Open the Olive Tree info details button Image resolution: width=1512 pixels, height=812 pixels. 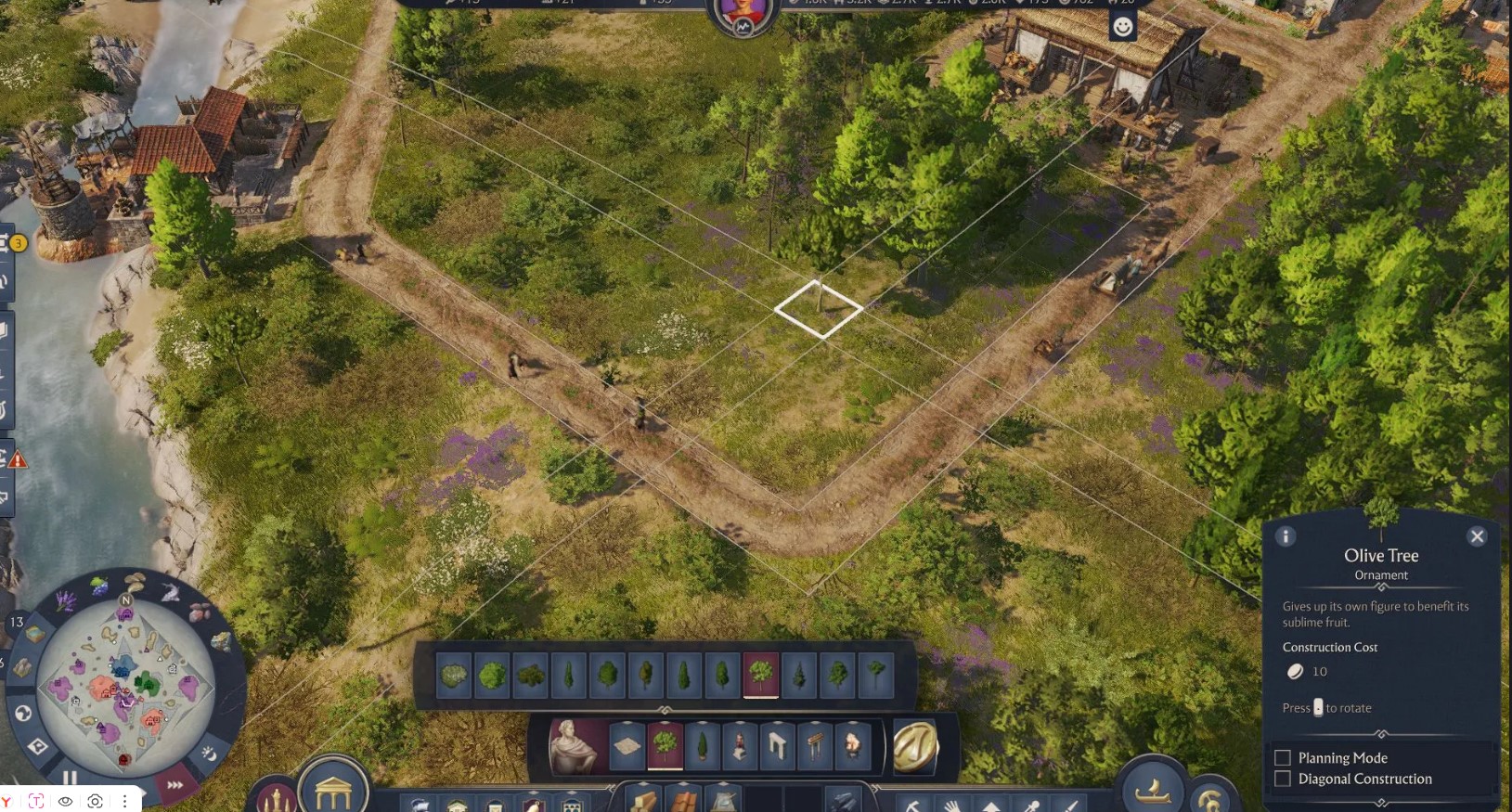pos(1286,536)
